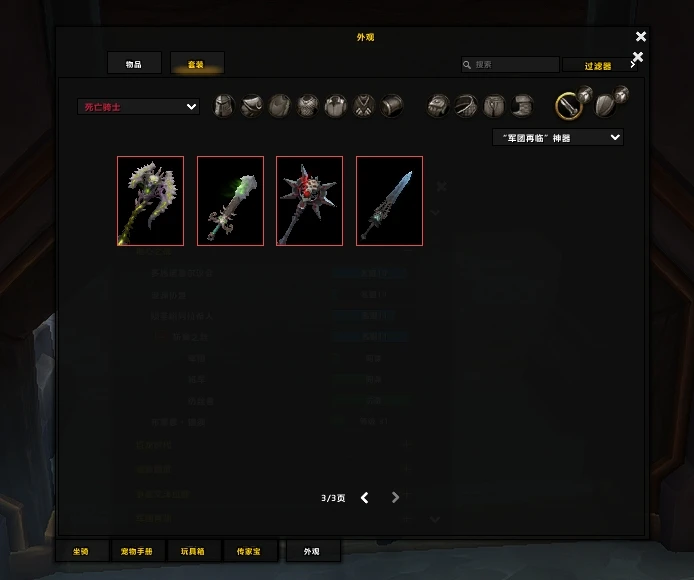Open the 坐骑 (Mounts) tab

[x=81, y=551]
